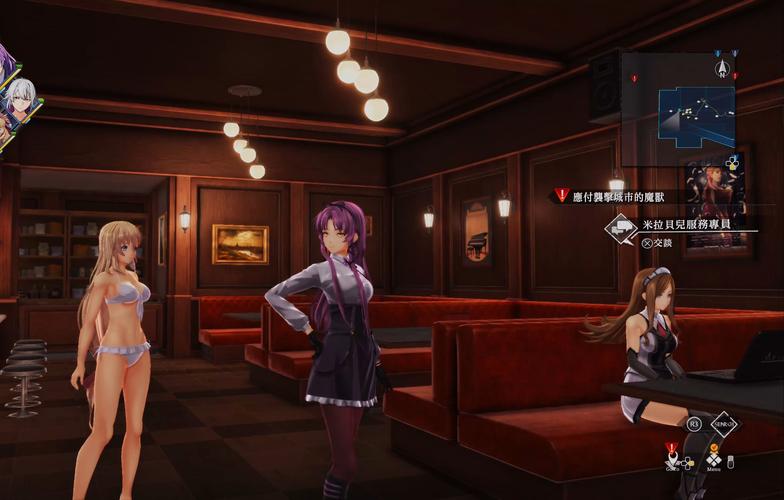Click the north compass indicator on minimap
The width and height of the screenshot is (784, 500).
(720, 69)
